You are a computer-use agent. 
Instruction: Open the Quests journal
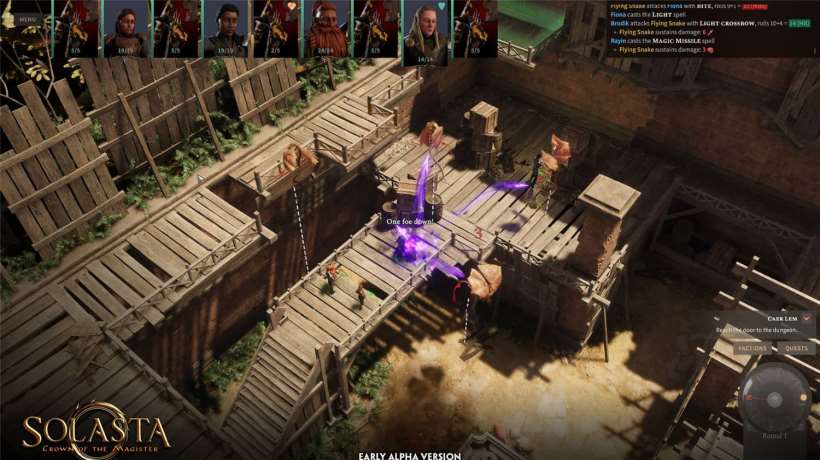point(796,348)
